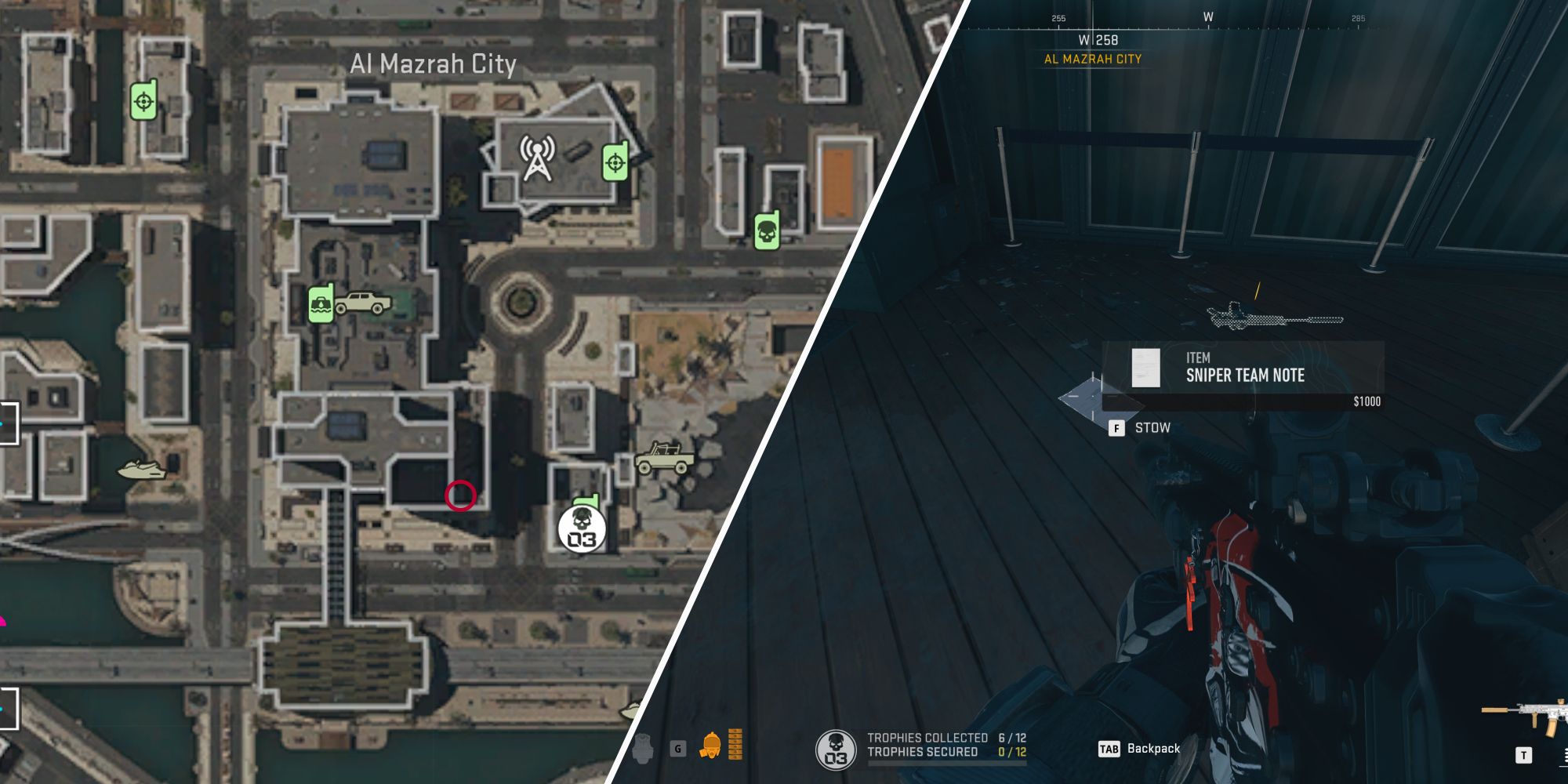Viewport: 1568px width, 784px height.
Task: Select the radio tower icon on the map
Action: click(535, 158)
